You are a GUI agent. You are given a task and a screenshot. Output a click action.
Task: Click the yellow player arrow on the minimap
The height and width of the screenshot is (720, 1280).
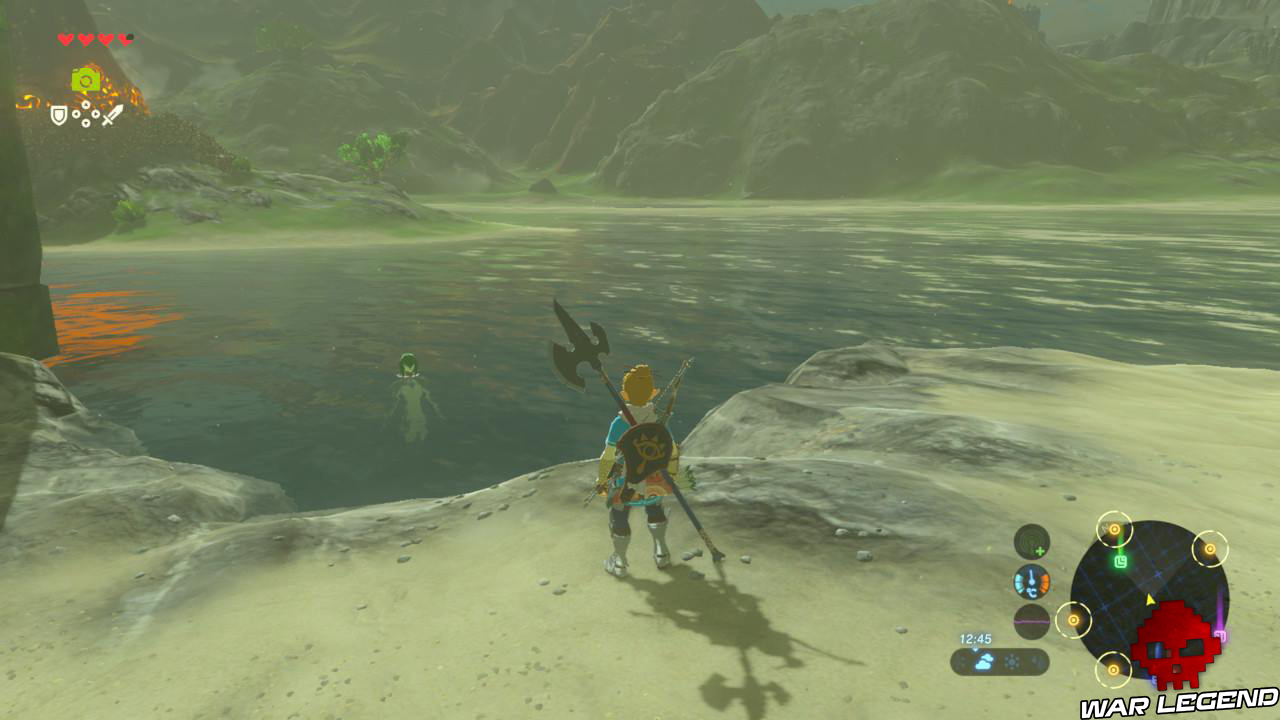1150,600
